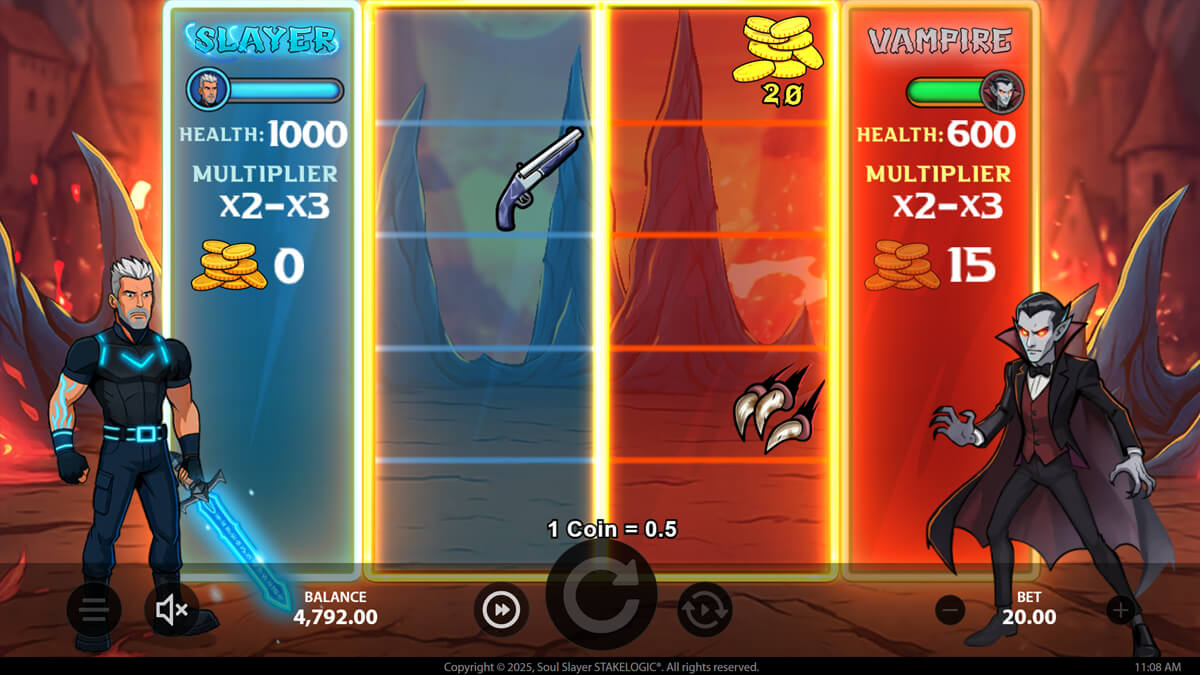Increase the bet with the plus button
1200x675 pixels.
(1121, 609)
